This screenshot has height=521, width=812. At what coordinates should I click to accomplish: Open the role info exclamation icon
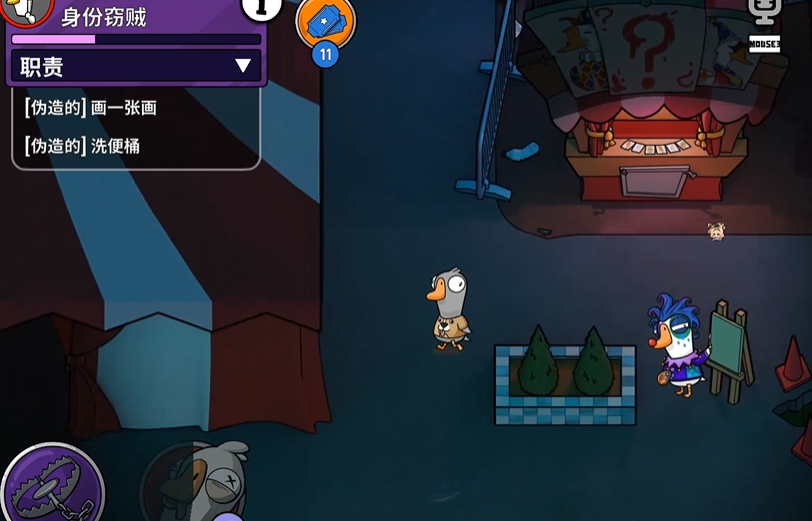click(262, 8)
